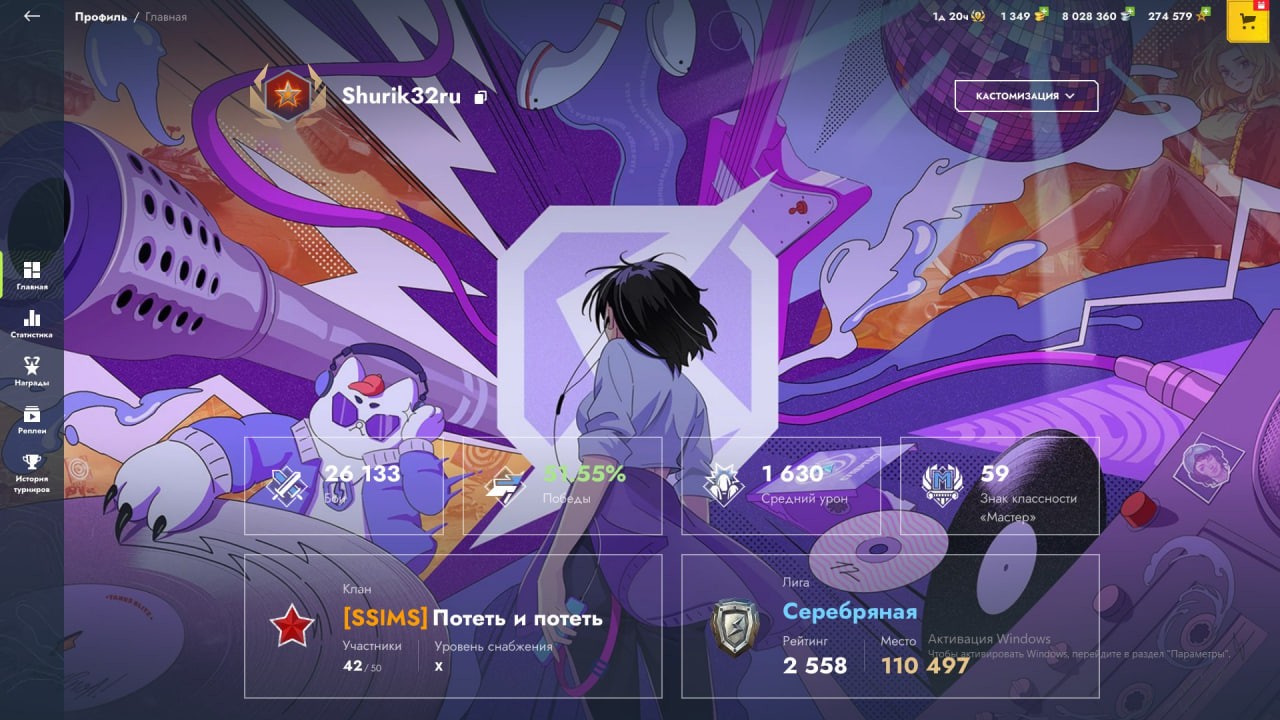Copy the Shurik32ru nickname
The image size is (1280, 720).
pos(481,97)
